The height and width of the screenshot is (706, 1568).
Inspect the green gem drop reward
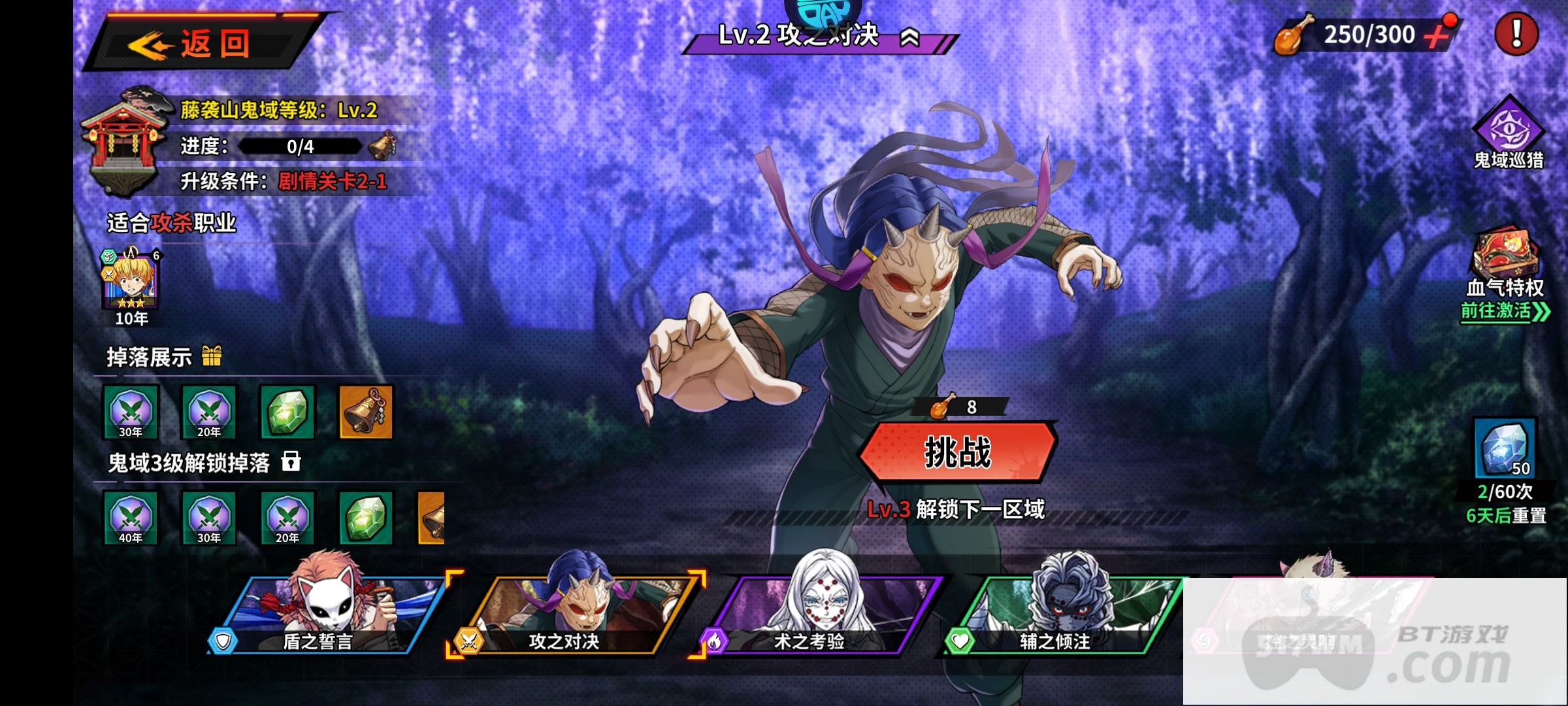(287, 412)
